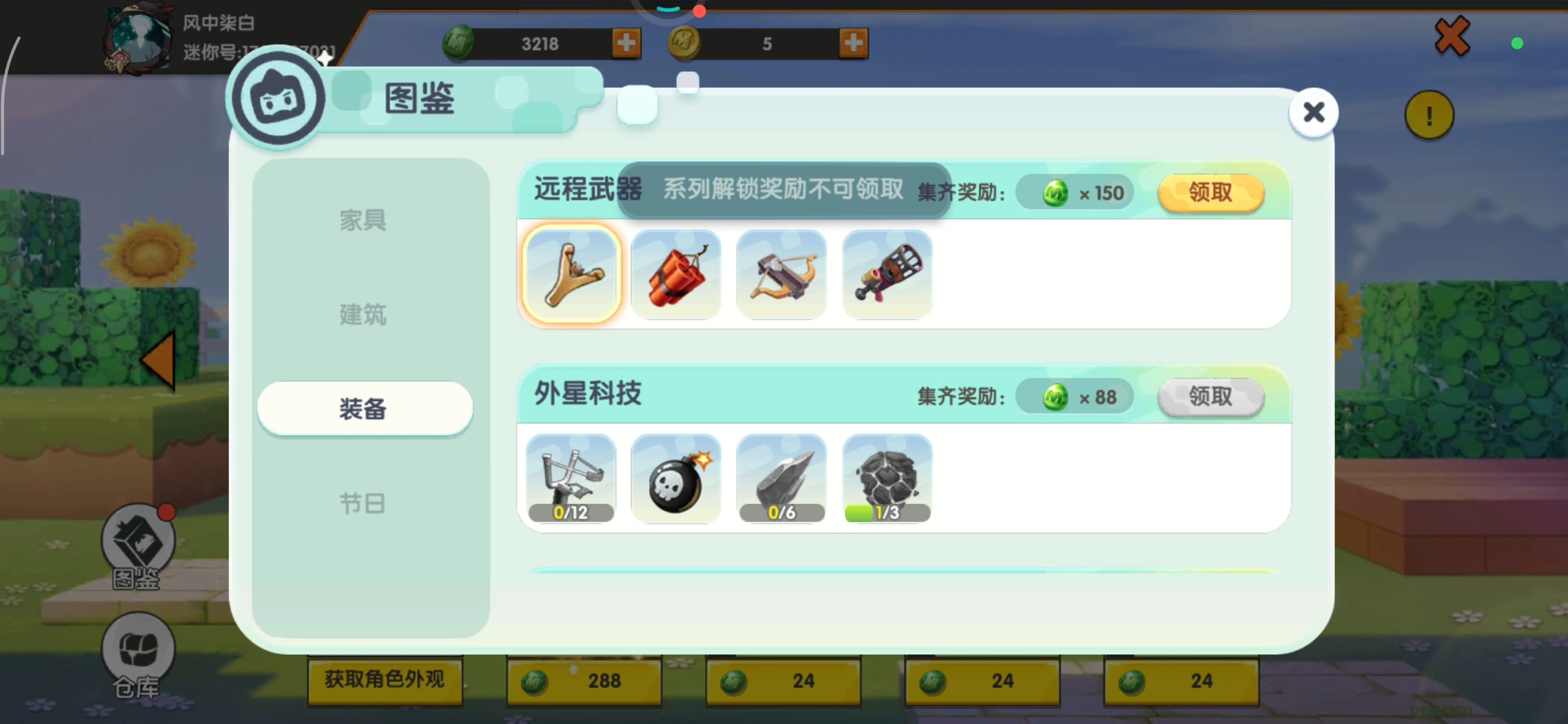
Task: Tap the 1/3 progress bar on the meteor item
Action: pos(886,512)
